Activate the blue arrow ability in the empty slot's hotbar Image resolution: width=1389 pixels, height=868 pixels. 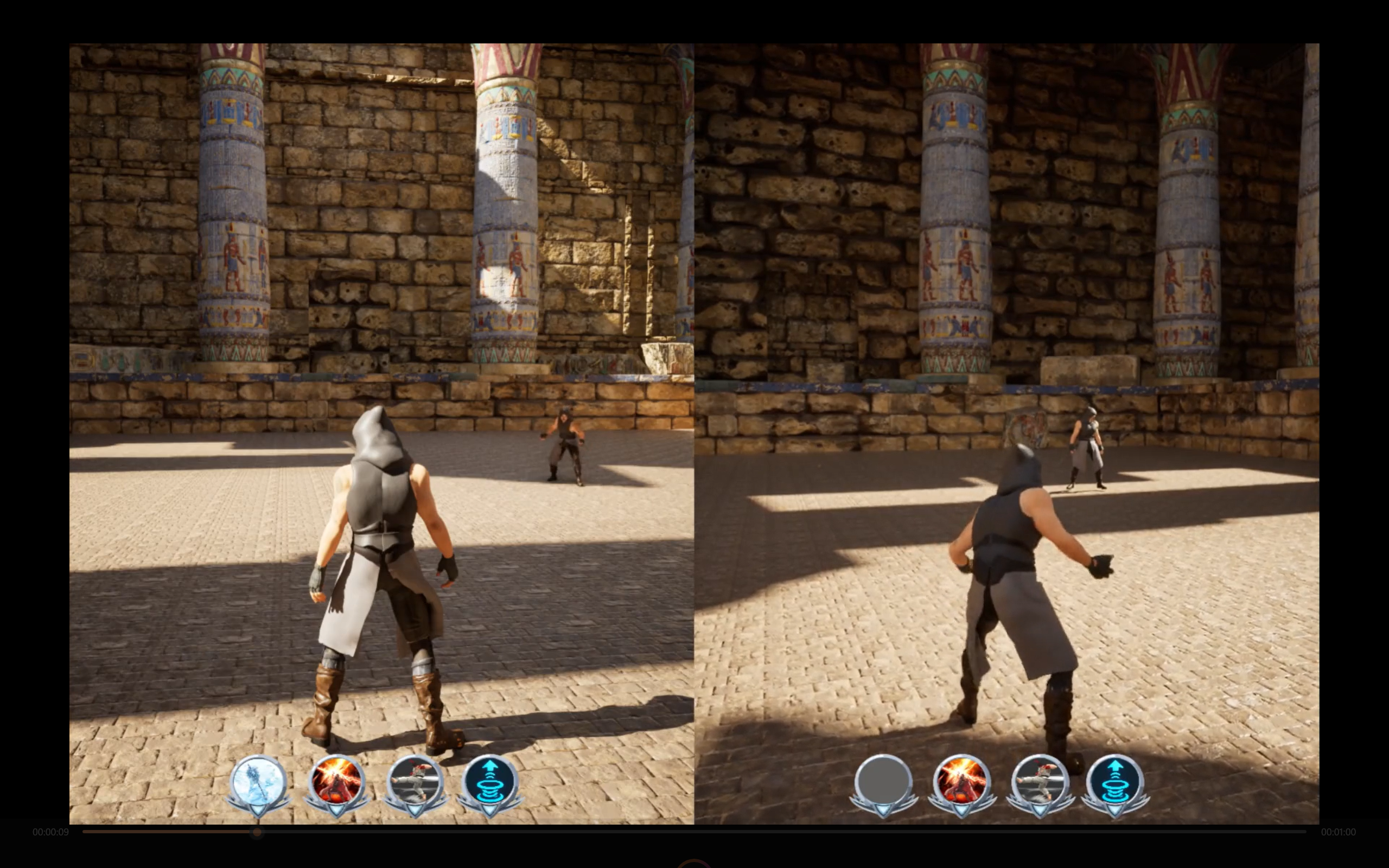[x=1114, y=782]
